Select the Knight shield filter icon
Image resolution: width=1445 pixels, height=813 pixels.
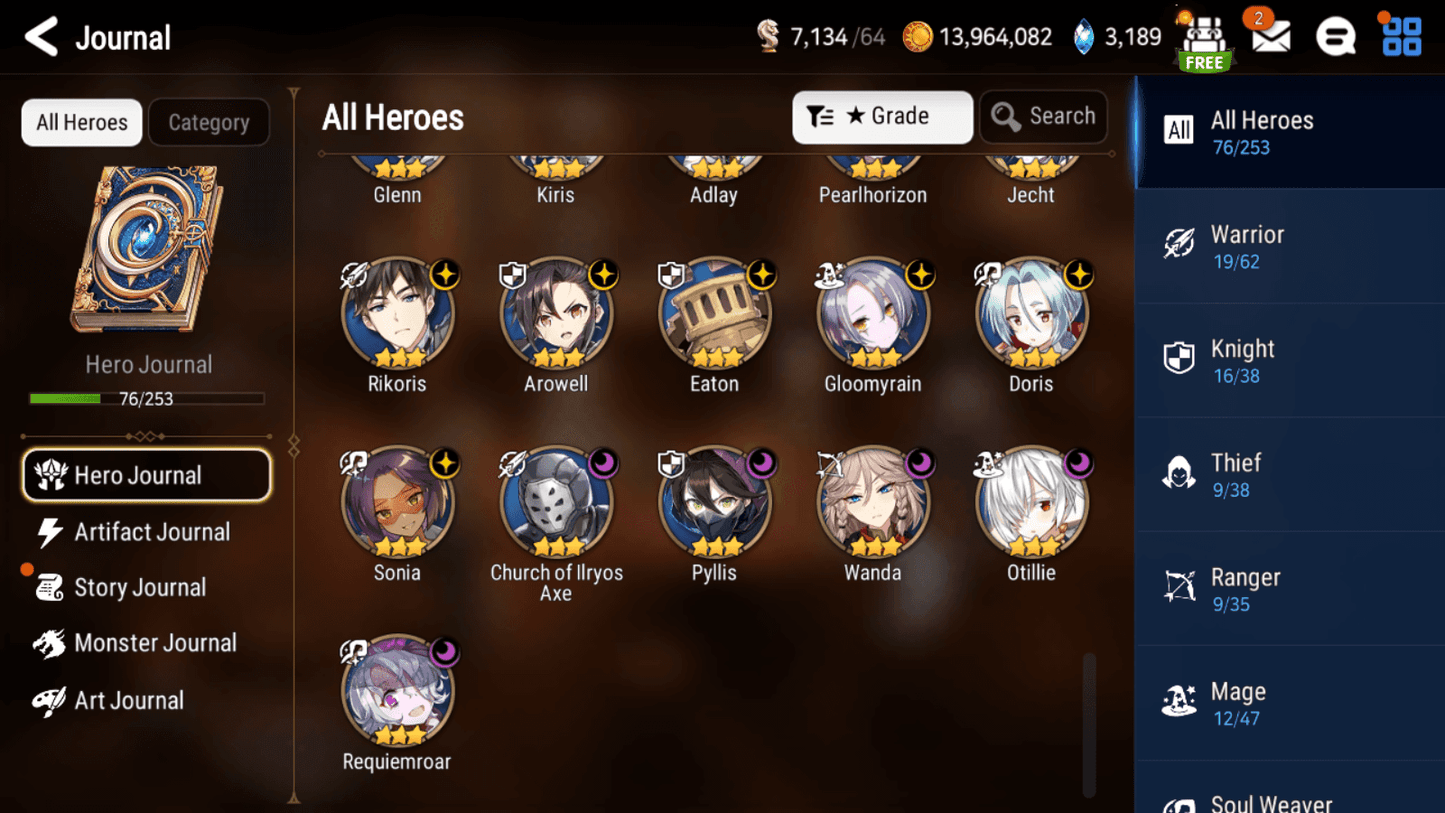pyautogui.click(x=1180, y=360)
